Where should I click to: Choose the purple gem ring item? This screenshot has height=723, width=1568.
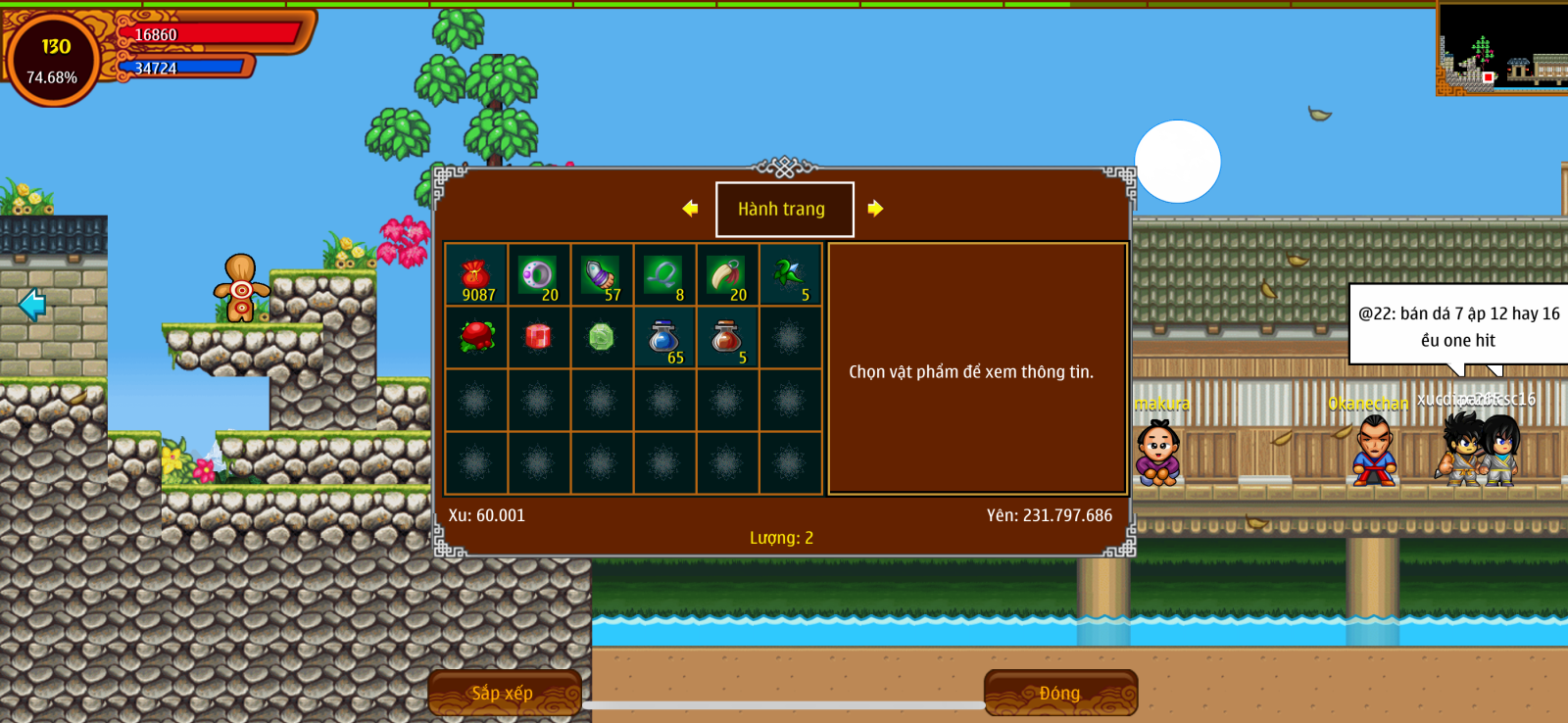(x=538, y=276)
